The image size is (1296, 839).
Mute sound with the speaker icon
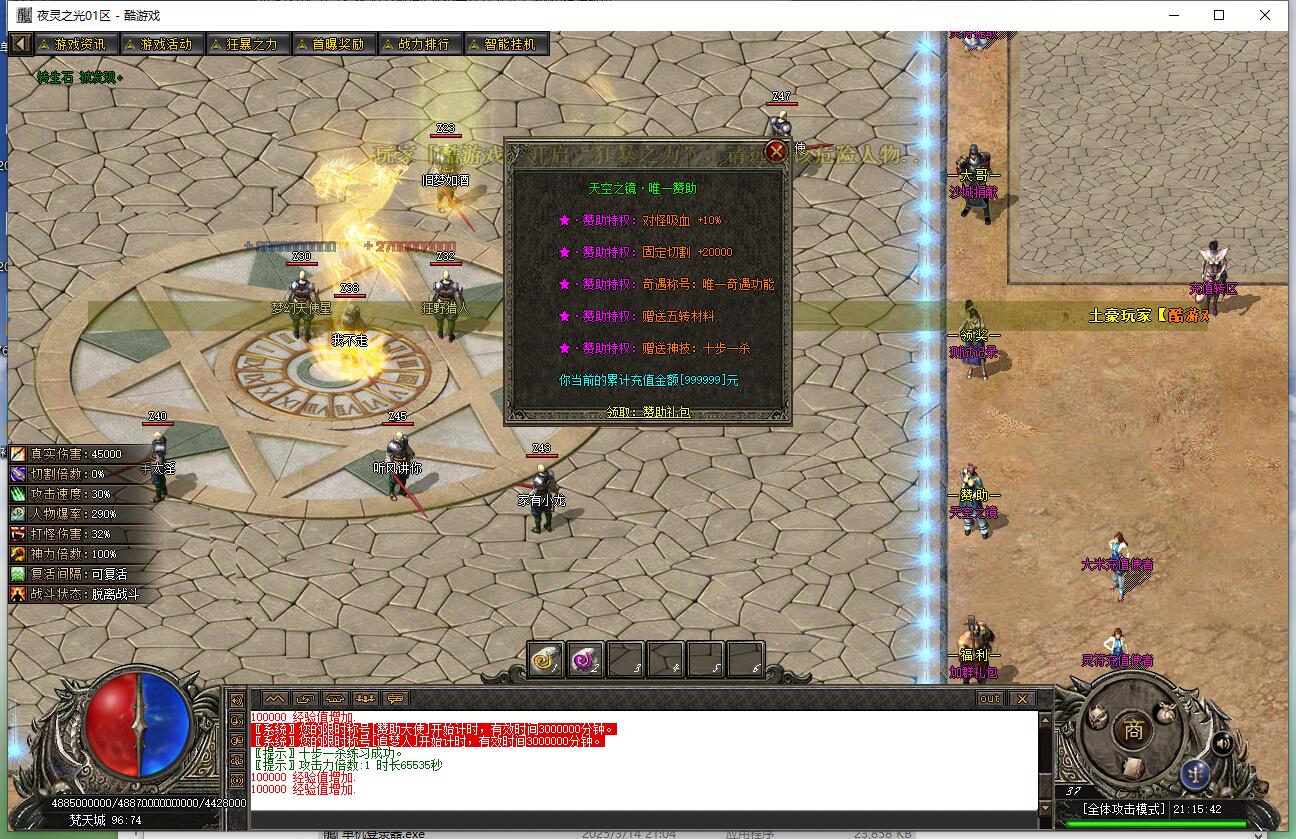coord(1222,744)
